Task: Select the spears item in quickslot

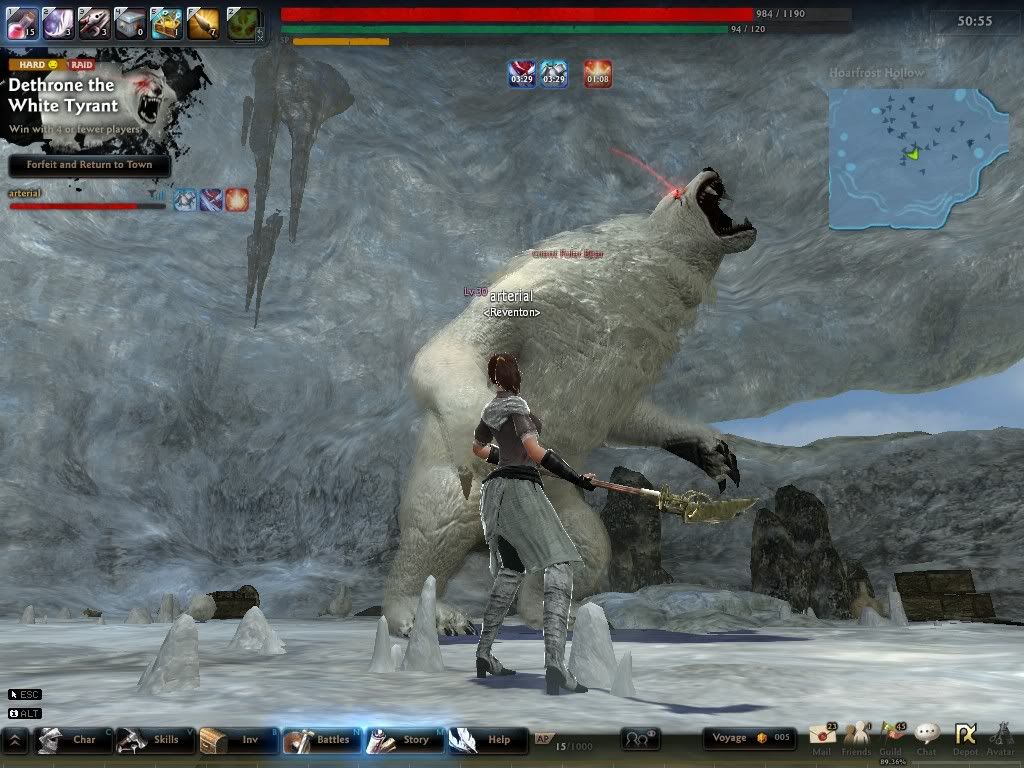Action: 95,23
